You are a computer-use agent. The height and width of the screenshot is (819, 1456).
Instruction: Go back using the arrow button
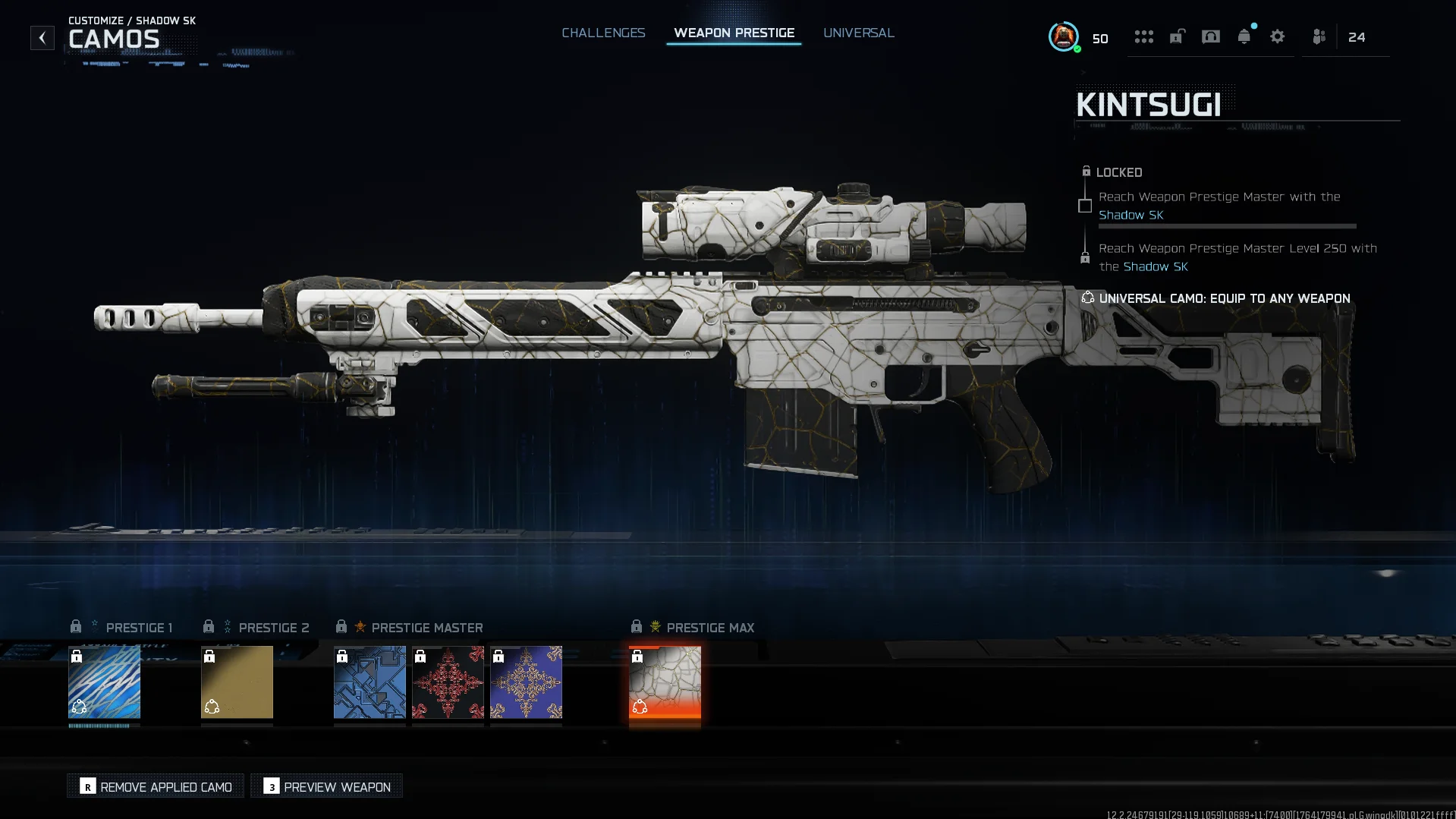42,37
